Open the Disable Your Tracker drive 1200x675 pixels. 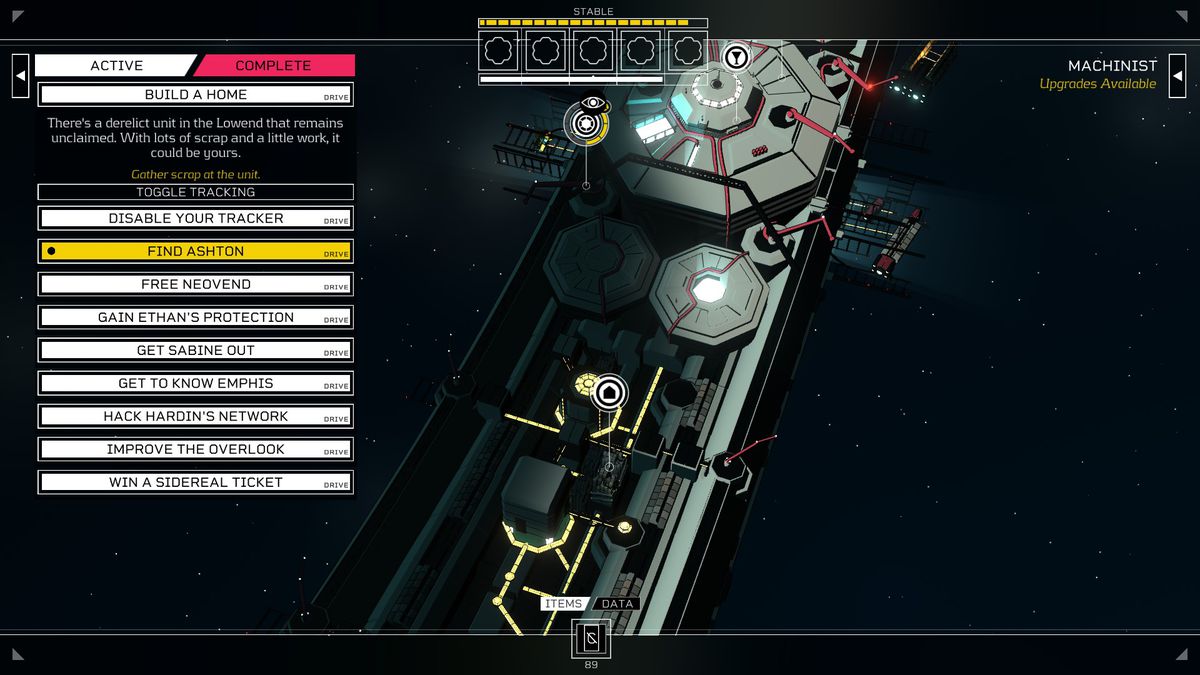(x=195, y=218)
